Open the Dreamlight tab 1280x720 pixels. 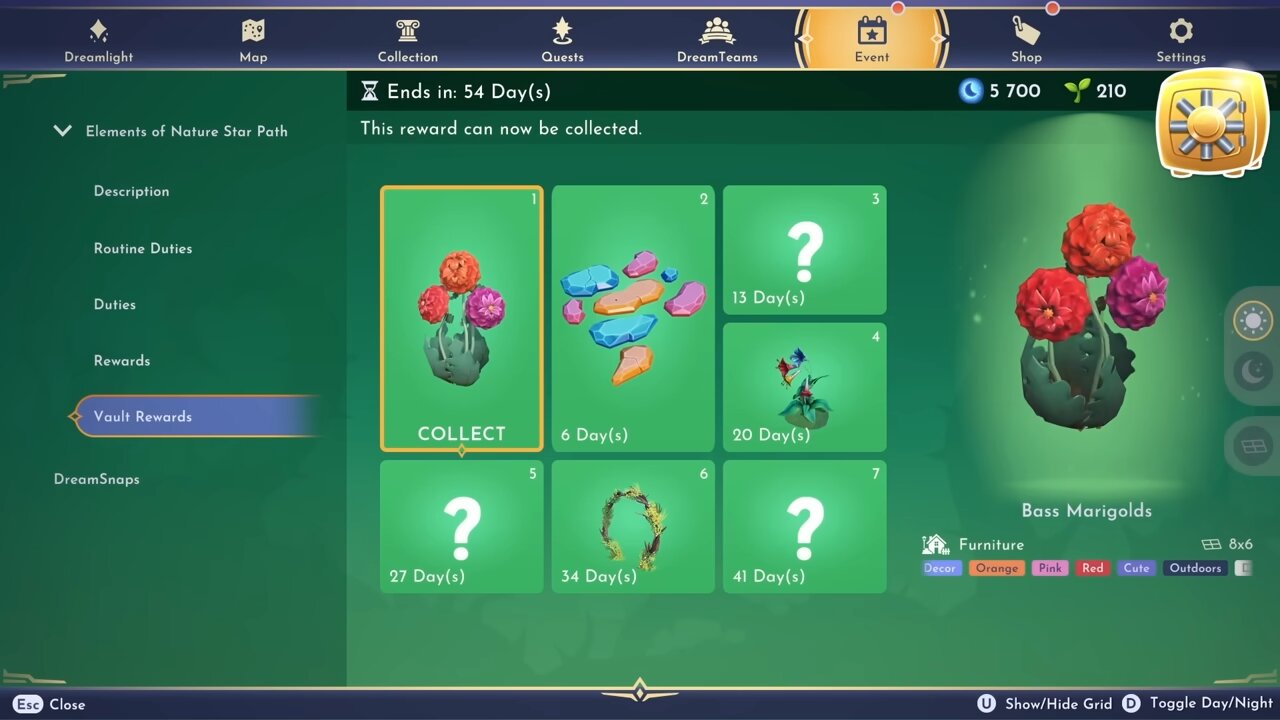coord(98,41)
